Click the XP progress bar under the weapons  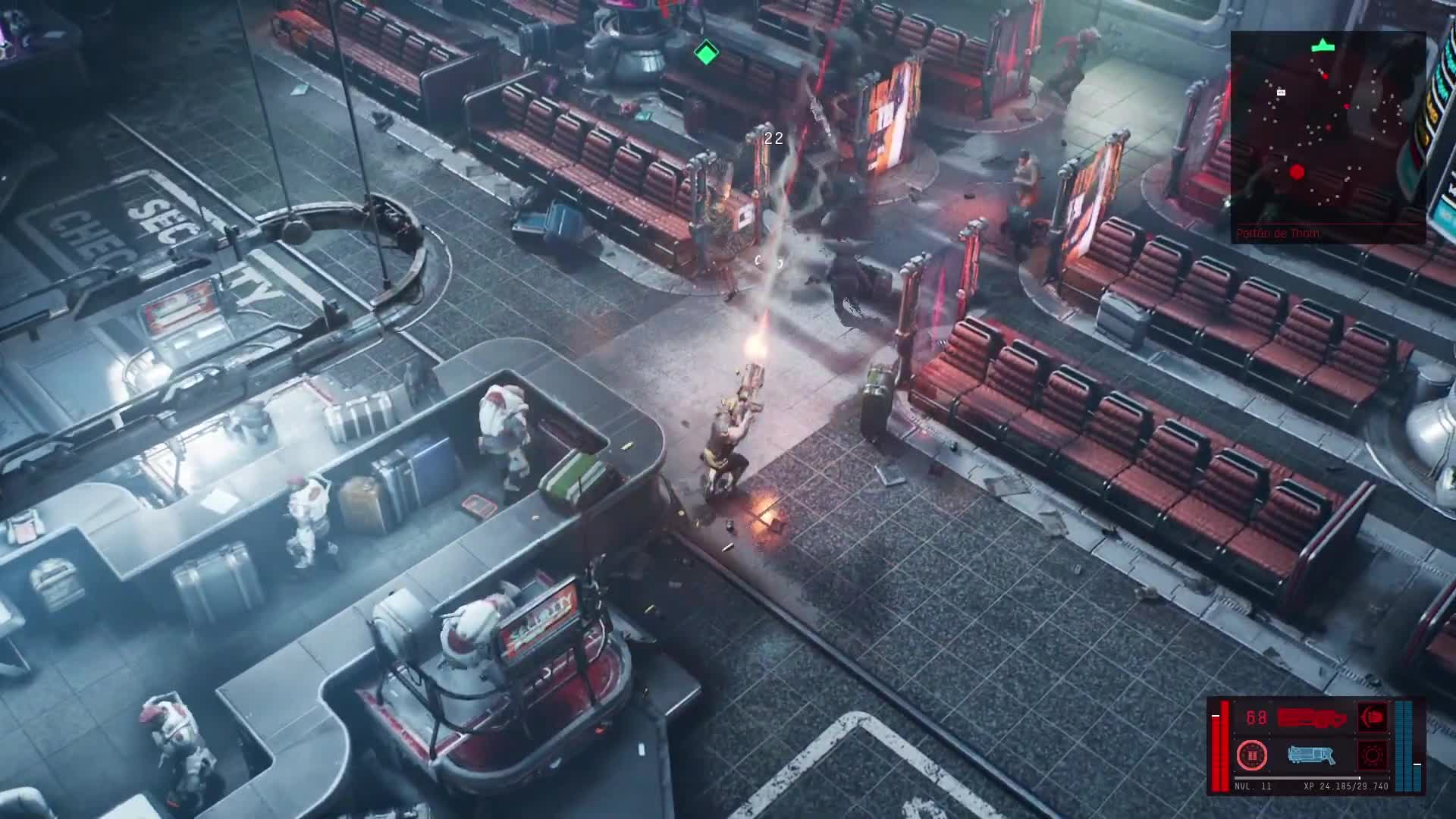1298,777
